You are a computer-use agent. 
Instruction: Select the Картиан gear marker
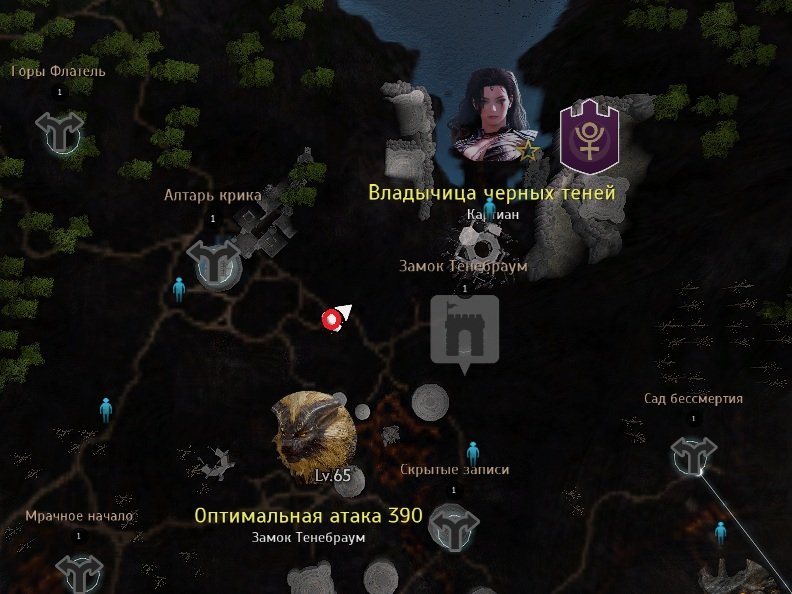coord(479,246)
